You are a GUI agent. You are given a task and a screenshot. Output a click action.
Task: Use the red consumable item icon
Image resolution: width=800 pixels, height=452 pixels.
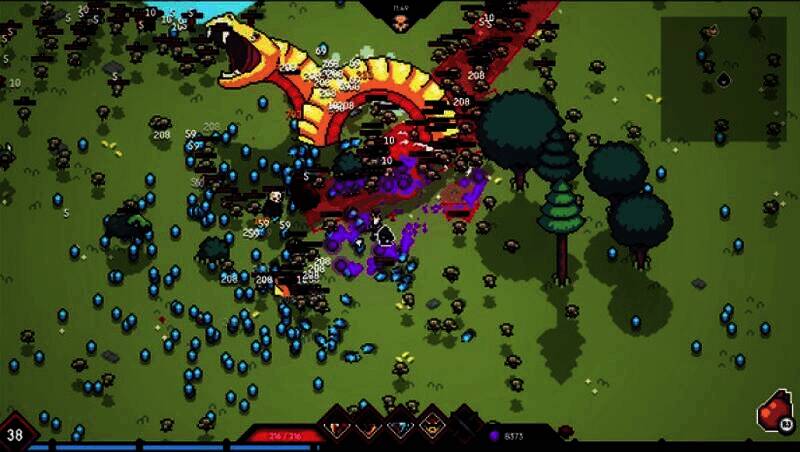pyautogui.click(x=774, y=412)
